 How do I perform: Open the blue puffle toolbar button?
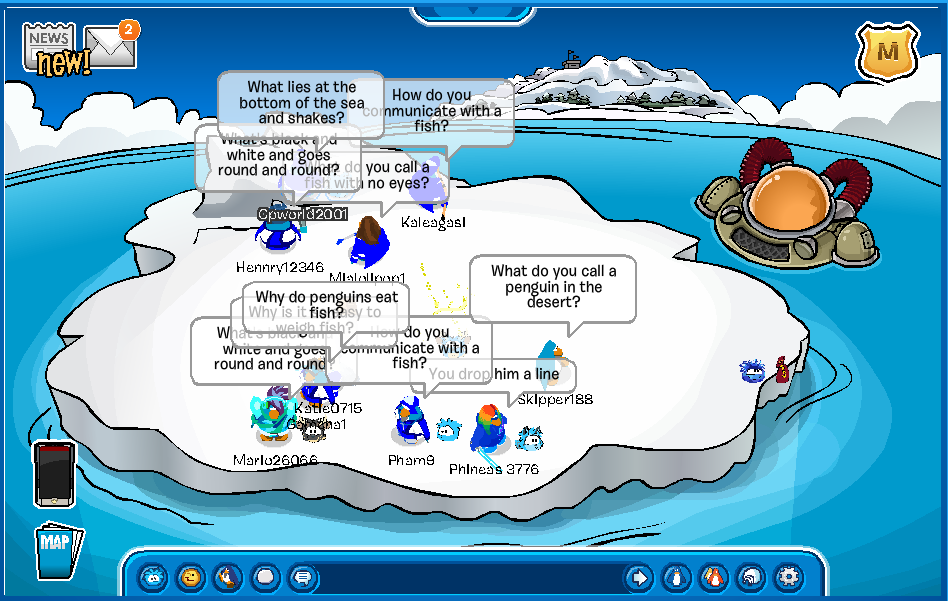click(152, 577)
